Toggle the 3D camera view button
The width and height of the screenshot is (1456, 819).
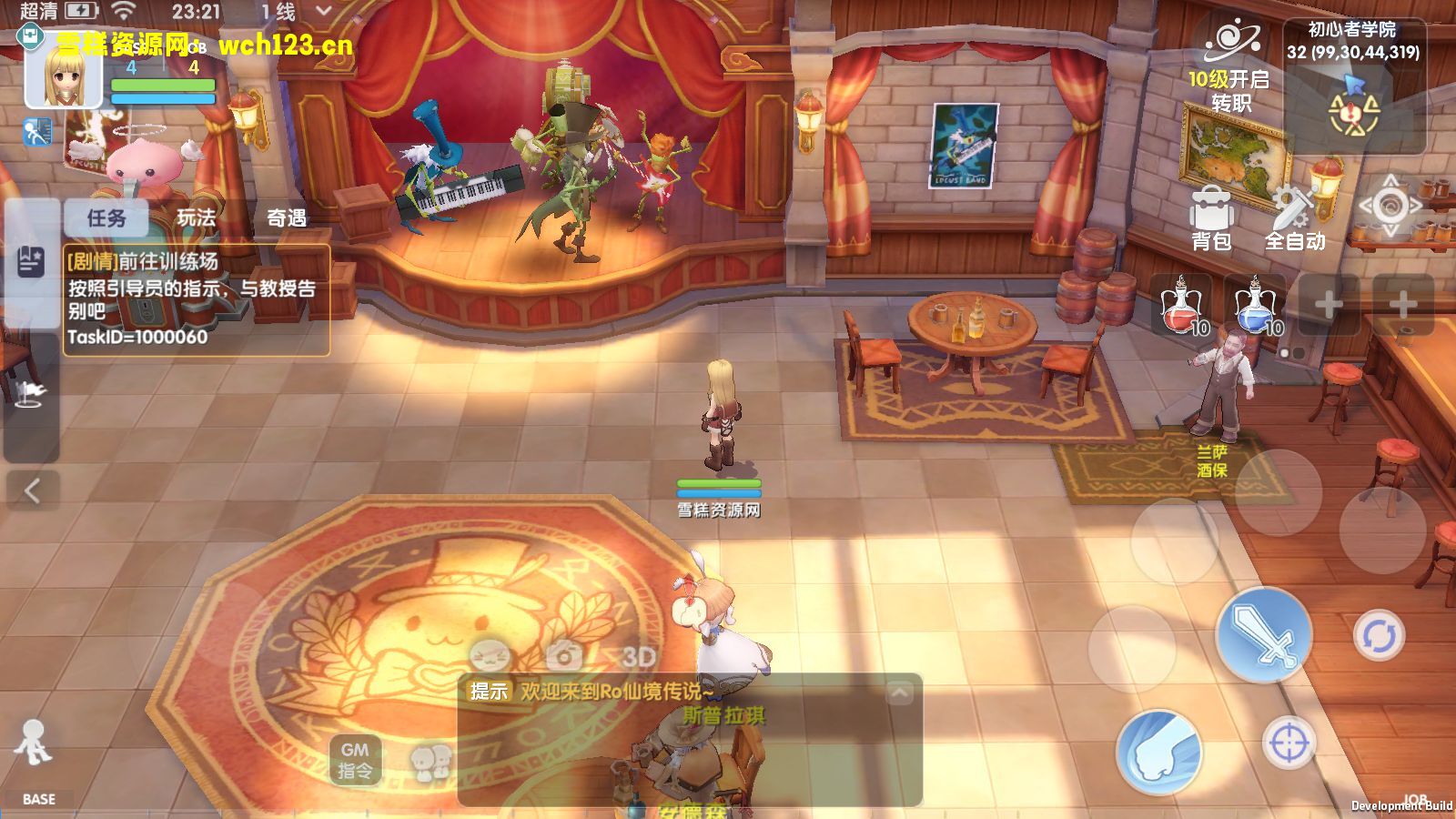click(639, 656)
